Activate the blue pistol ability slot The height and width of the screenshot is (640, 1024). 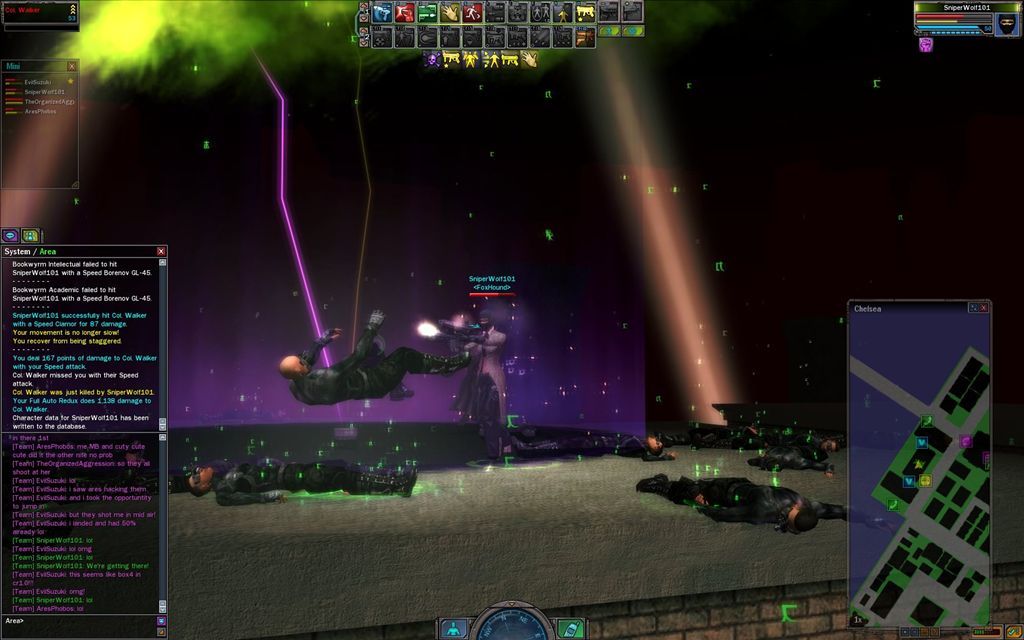[382, 13]
